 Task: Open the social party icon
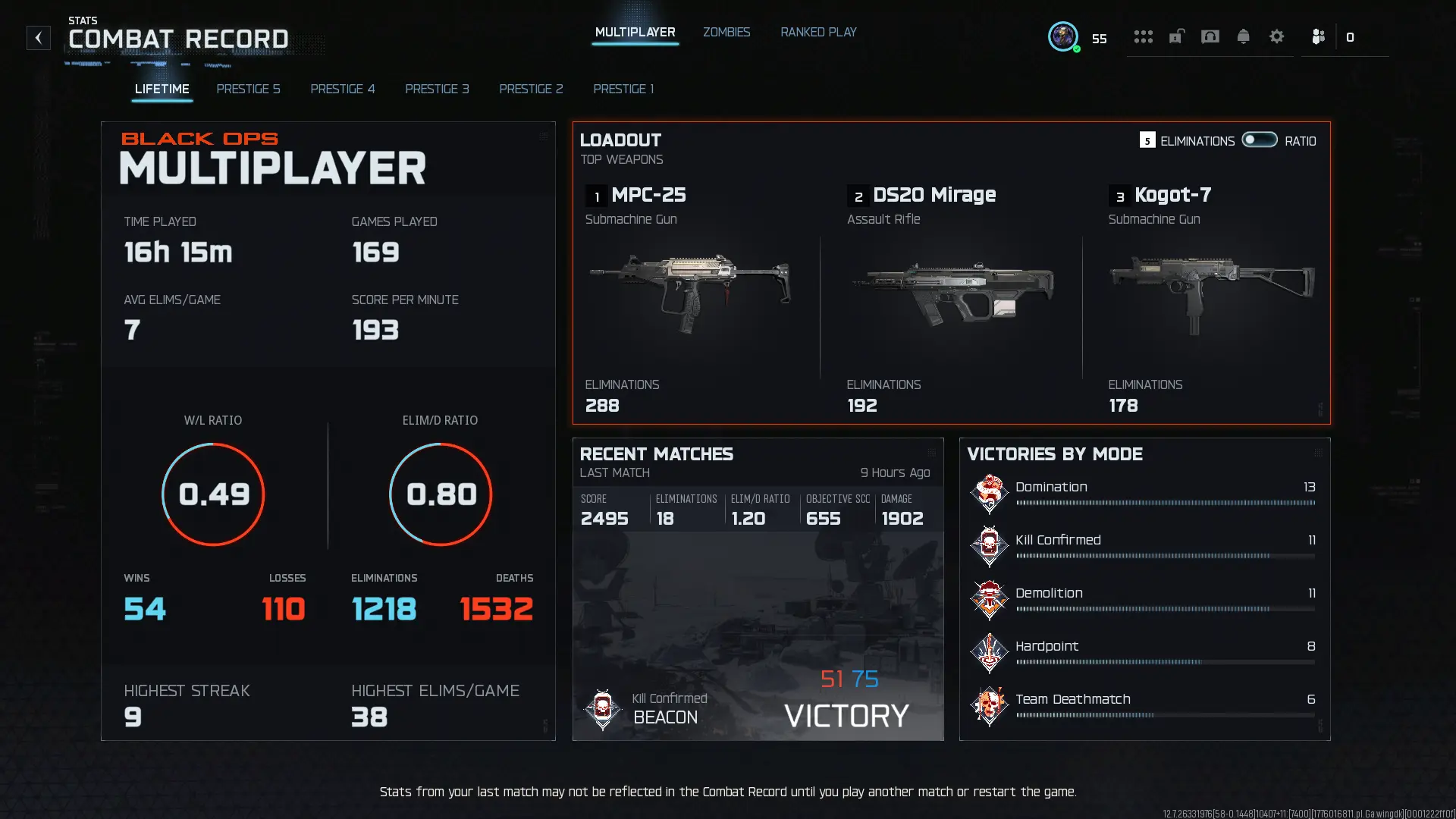pyautogui.click(x=1318, y=37)
